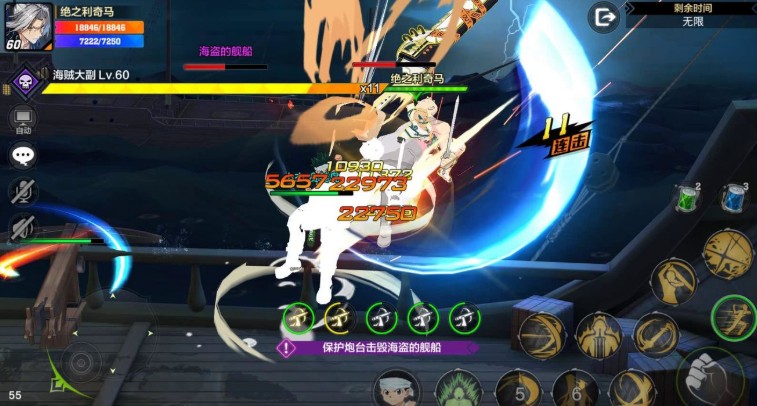Screen dimensions: 757x406
Task: Toggle the auto-battle (自动) button
Action: click(23, 120)
